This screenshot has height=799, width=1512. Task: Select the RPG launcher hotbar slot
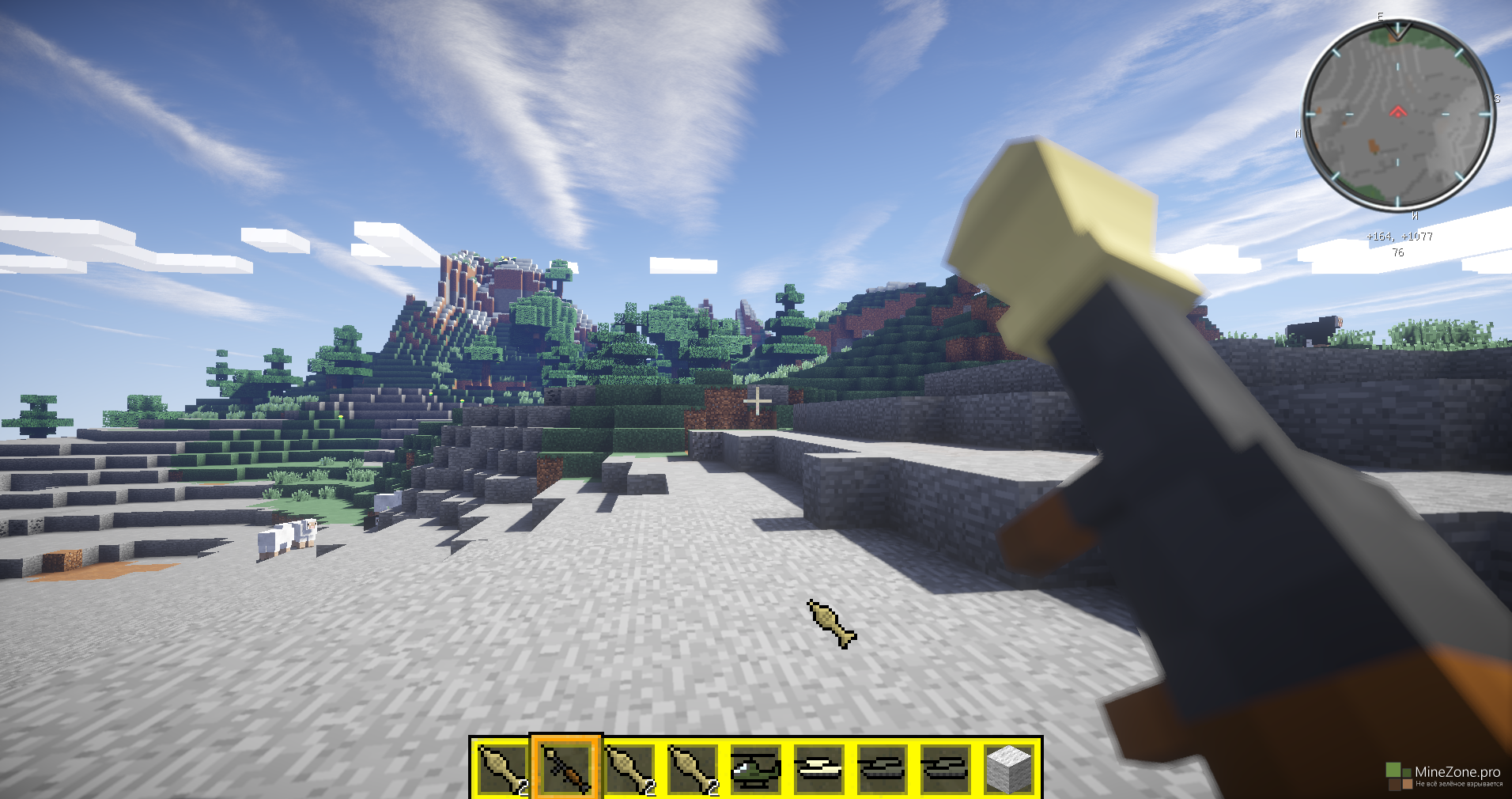coord(566,768)
